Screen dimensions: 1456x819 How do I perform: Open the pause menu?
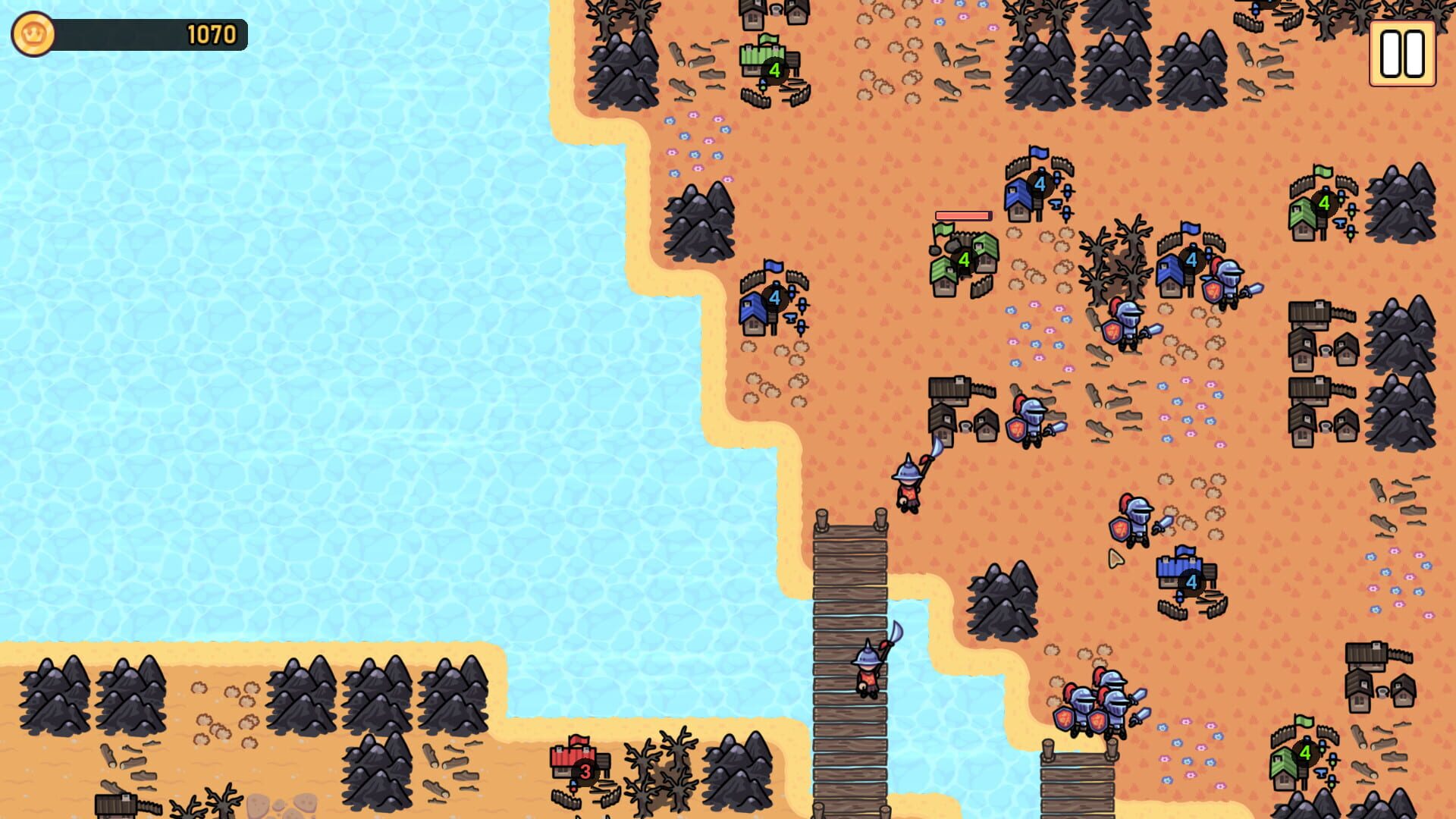click(x=1401, y=52)
